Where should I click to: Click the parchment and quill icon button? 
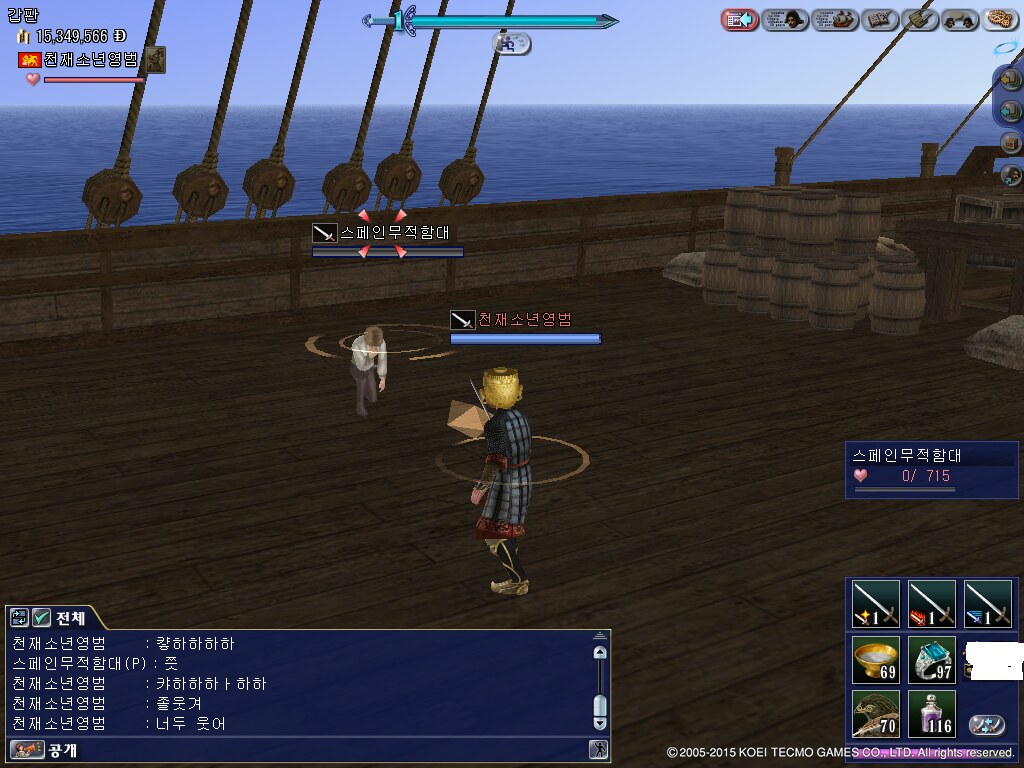(919, 19)
